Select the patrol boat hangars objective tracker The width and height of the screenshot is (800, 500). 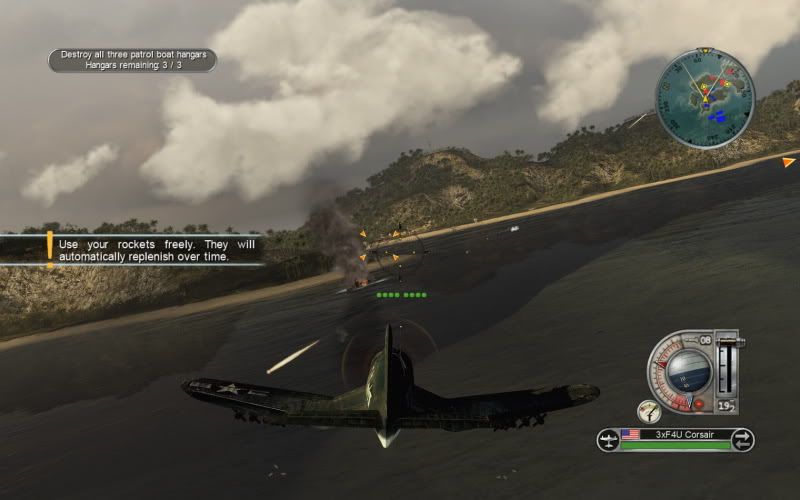pos(133,60)
